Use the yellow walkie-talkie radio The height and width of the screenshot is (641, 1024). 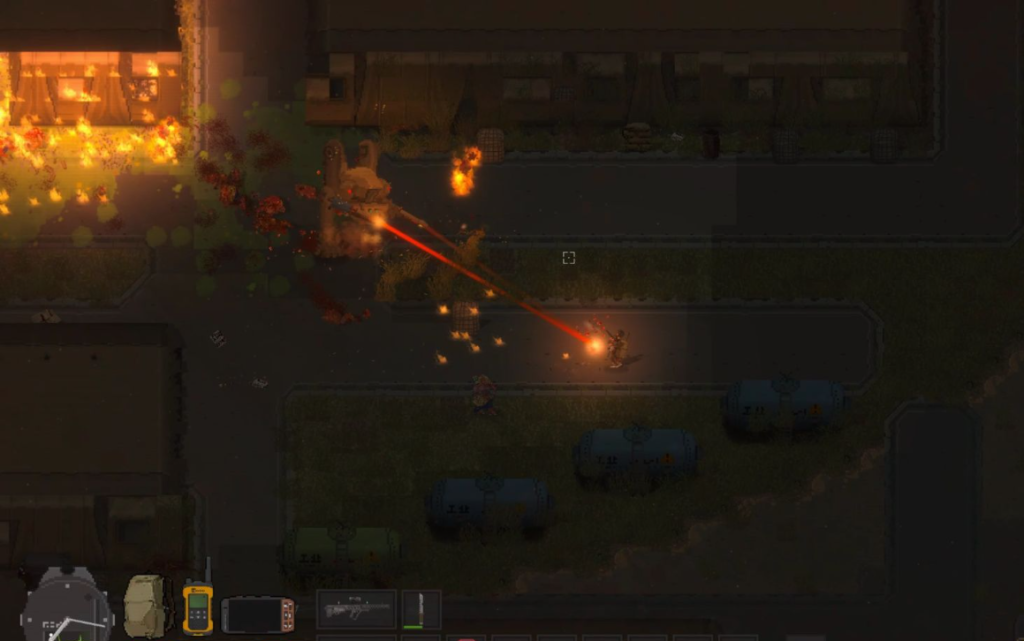pos(197,606)
